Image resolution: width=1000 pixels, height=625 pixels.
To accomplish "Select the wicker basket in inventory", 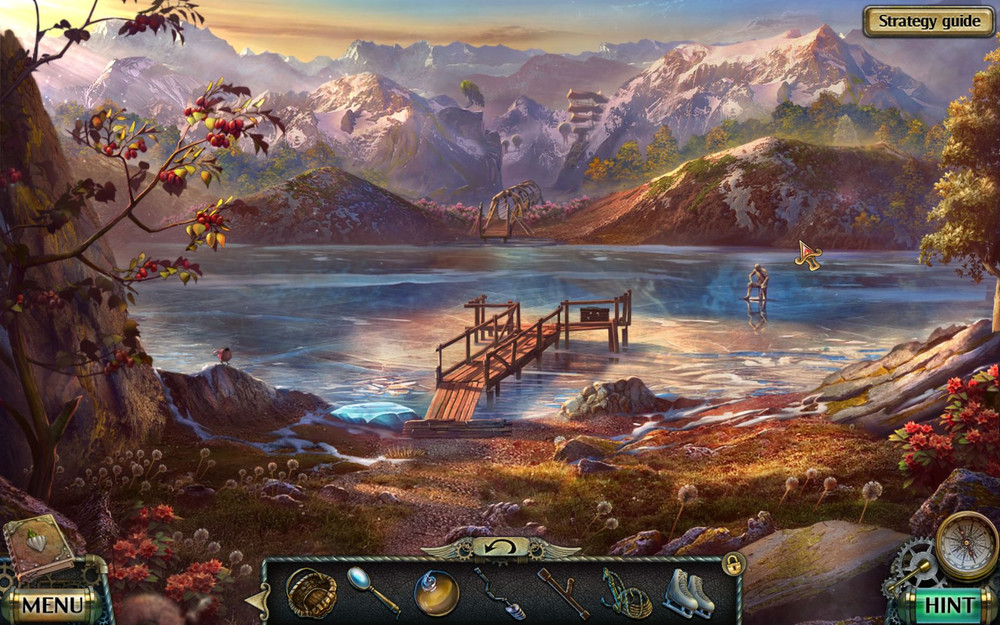I will coord(311,593).
